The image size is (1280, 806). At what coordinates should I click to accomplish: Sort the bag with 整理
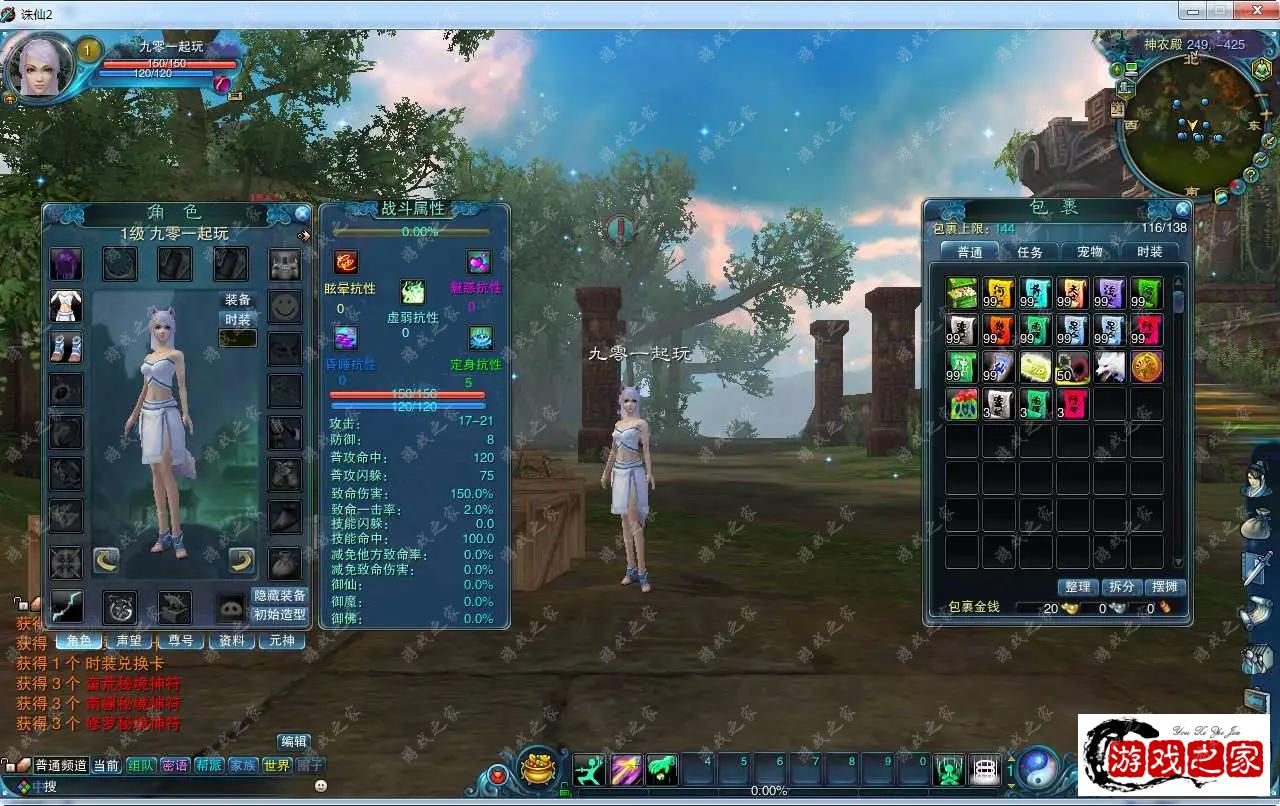pos(1078,587)
